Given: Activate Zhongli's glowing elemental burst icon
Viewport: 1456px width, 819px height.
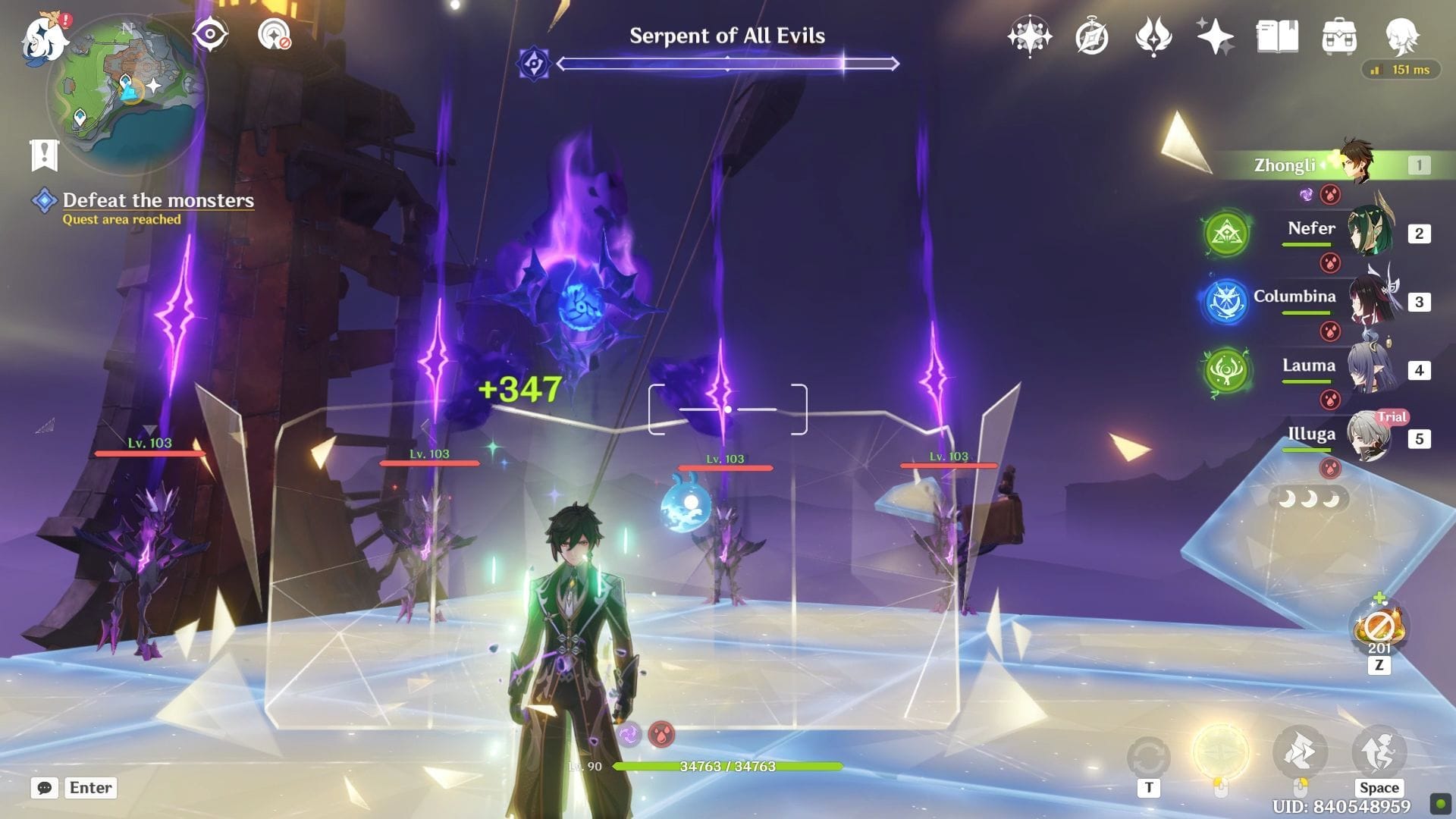Looking at the screenshot, I should pyautogui.click(x=1220, y=752).
